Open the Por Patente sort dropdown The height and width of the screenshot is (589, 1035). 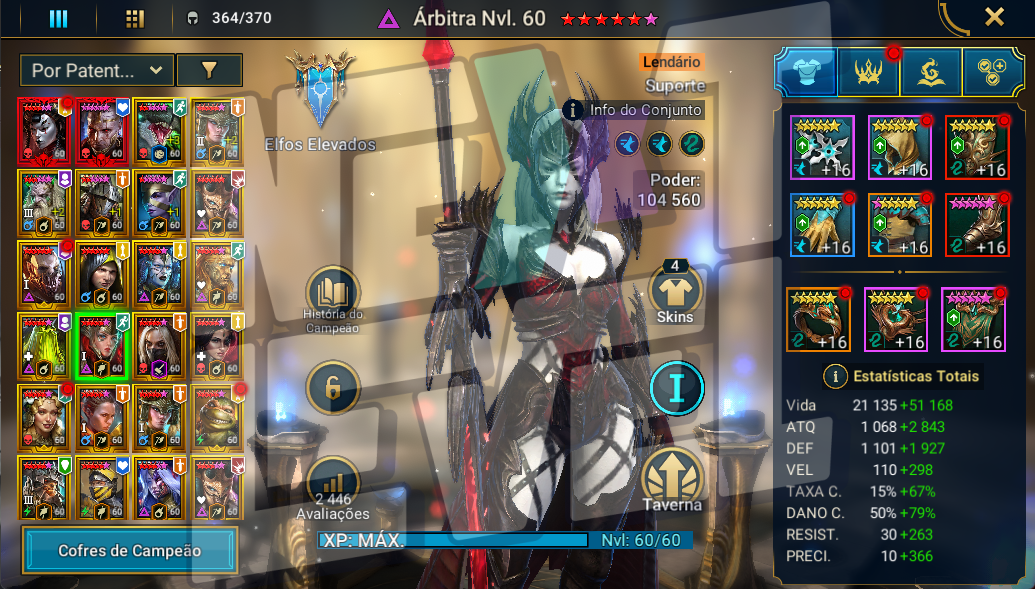pos(96,70)
